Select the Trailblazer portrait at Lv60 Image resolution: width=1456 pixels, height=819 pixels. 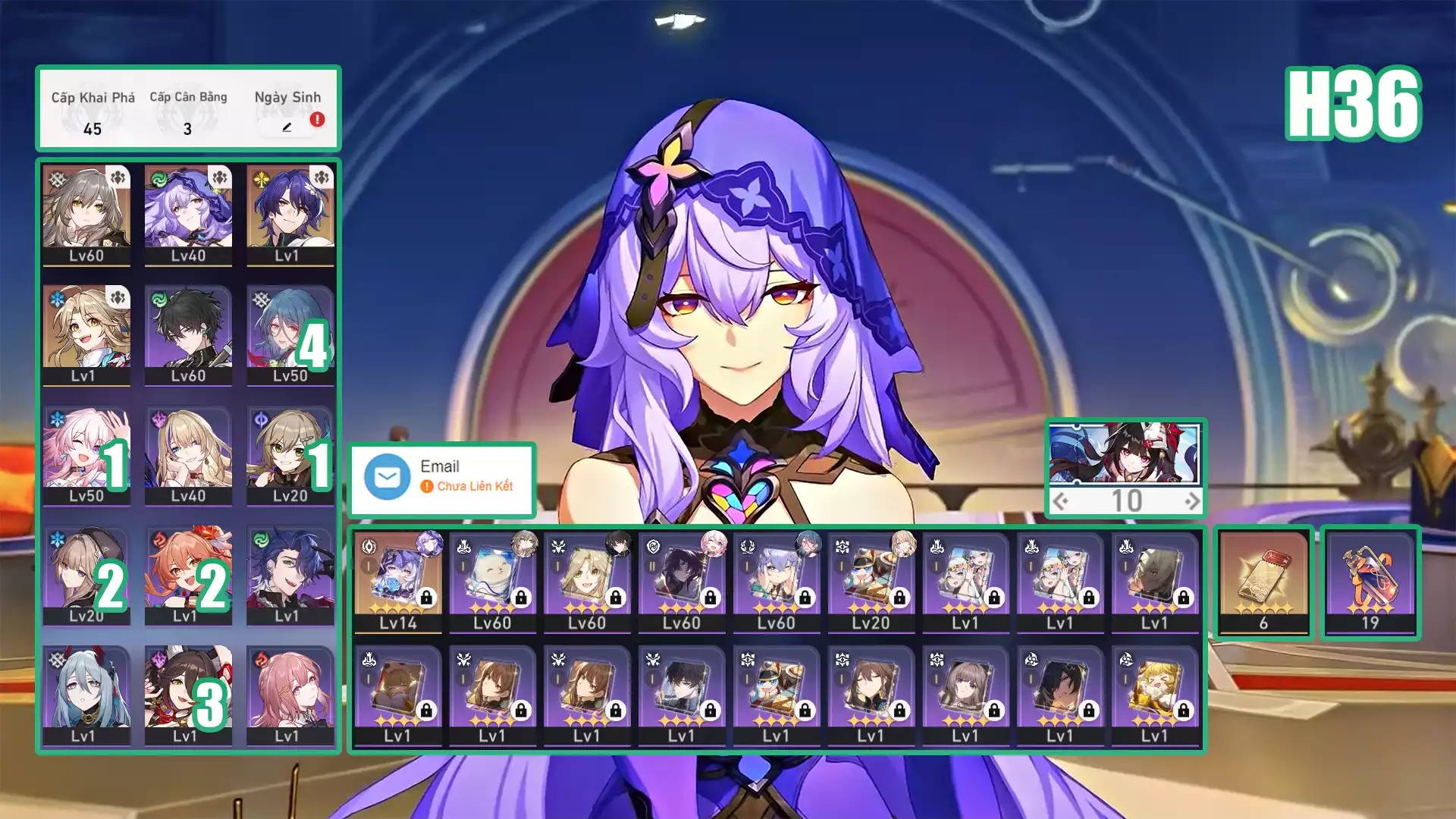coord(86,215)
